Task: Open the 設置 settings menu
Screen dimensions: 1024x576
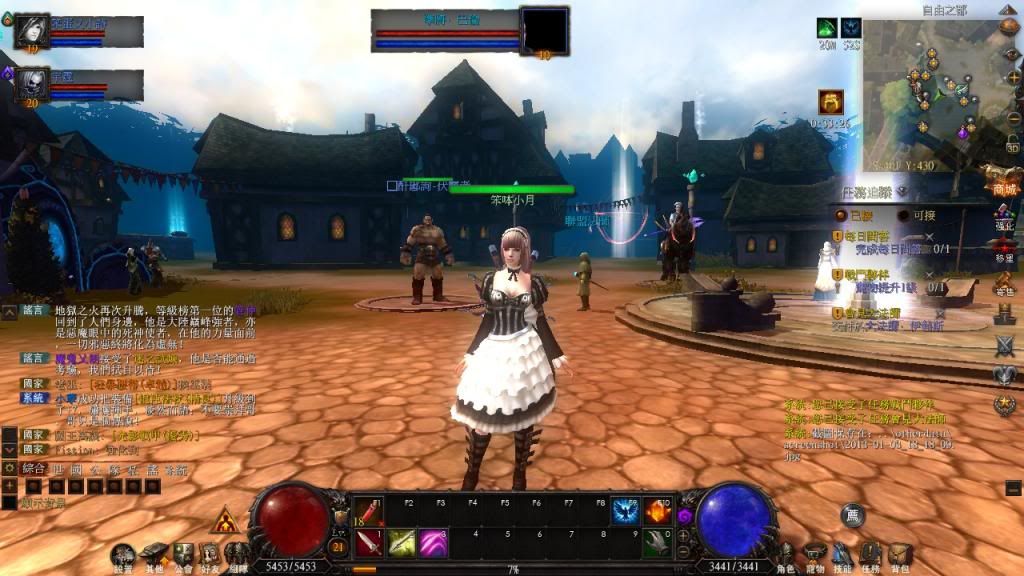Action: 123,556
